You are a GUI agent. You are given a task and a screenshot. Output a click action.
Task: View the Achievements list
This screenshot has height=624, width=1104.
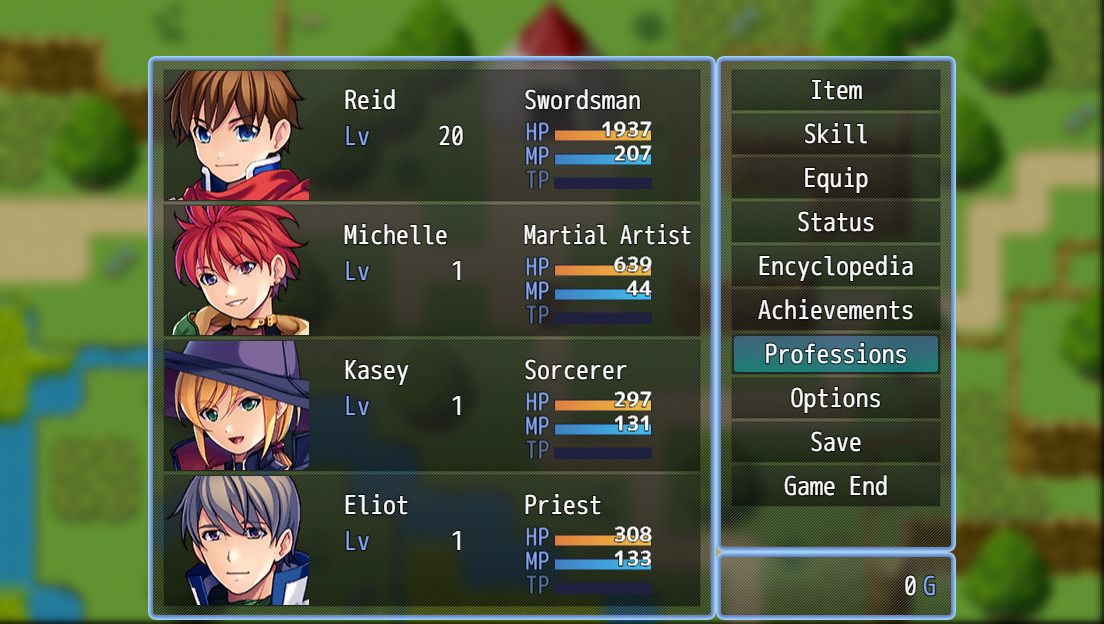[x=835, y=311]
